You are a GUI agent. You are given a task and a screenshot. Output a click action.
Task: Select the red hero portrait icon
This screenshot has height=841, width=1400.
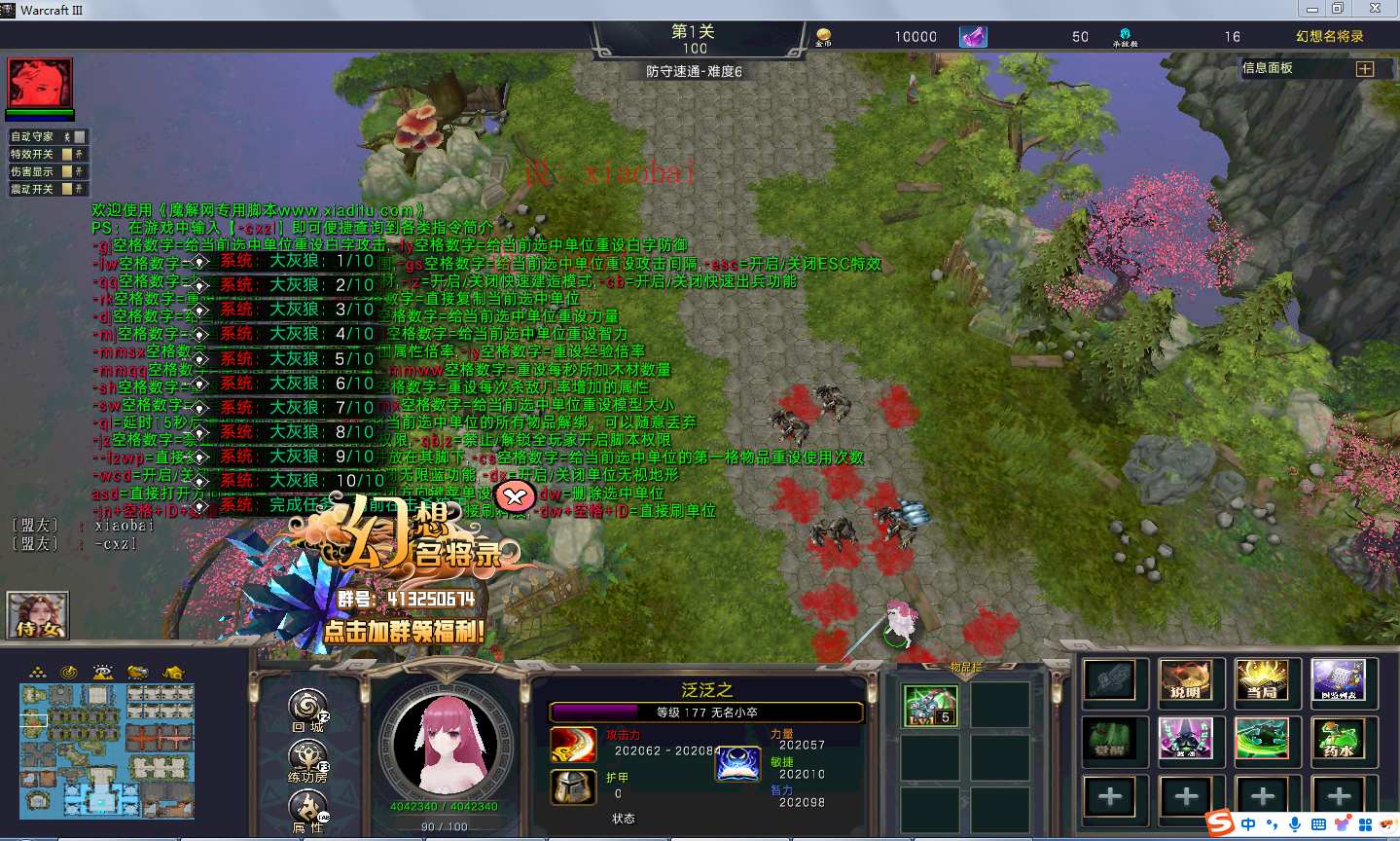(40, 84)
